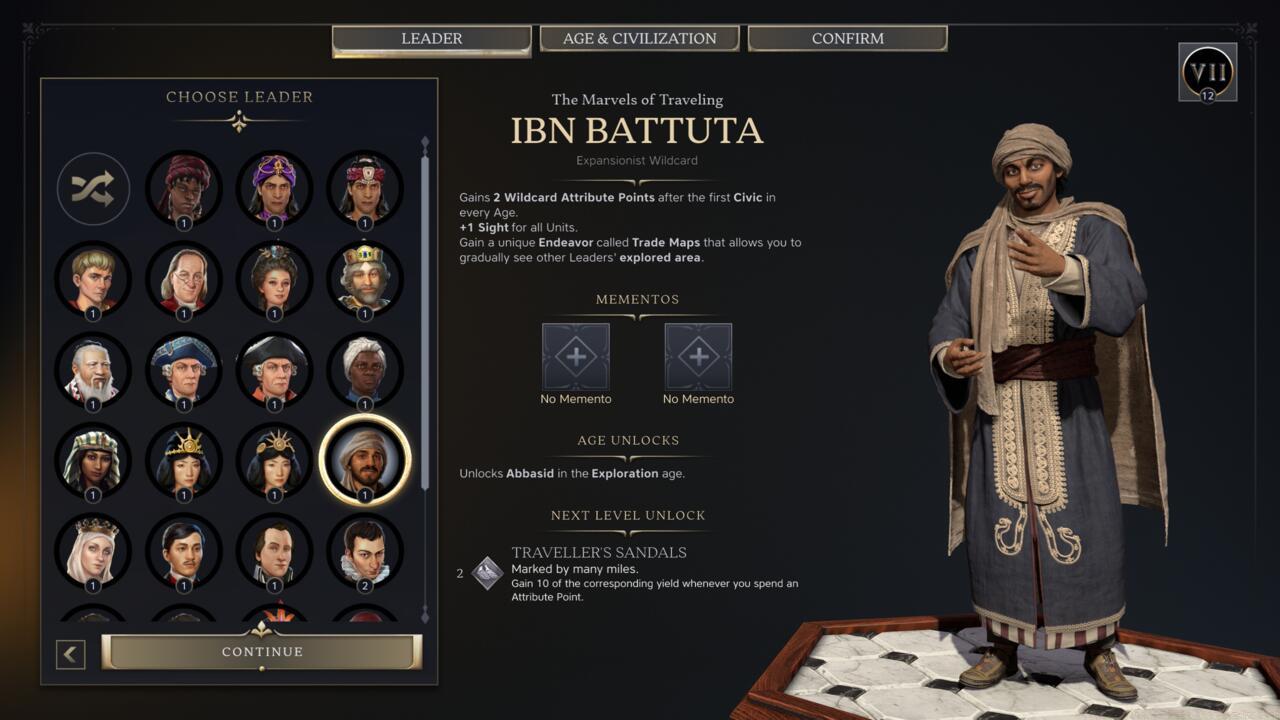The height and width of the screenshot is (720, 1280).
Task: Click the LEADER tab
Action: (431, 38)
